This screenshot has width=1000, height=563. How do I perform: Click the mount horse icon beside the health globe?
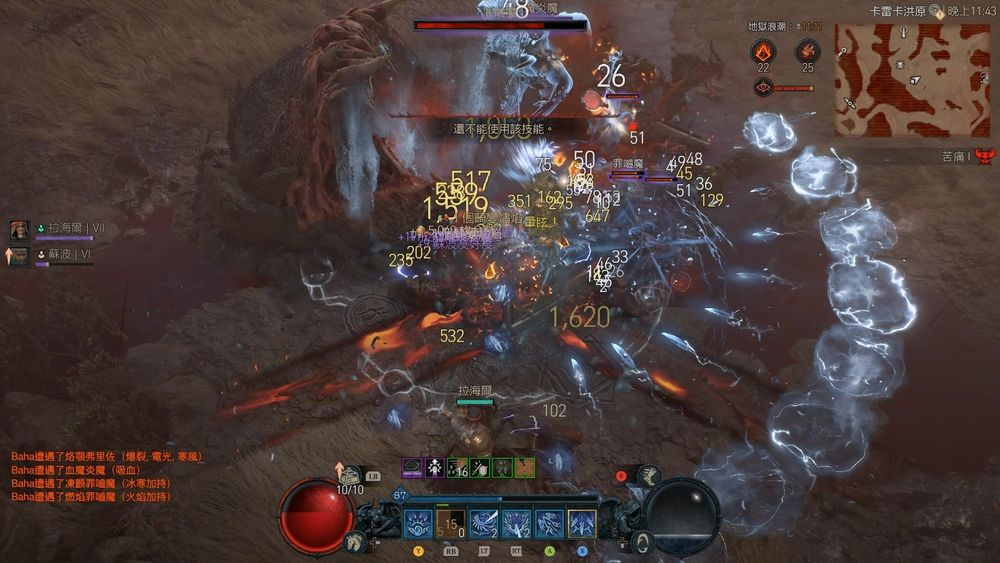[354, 541]
